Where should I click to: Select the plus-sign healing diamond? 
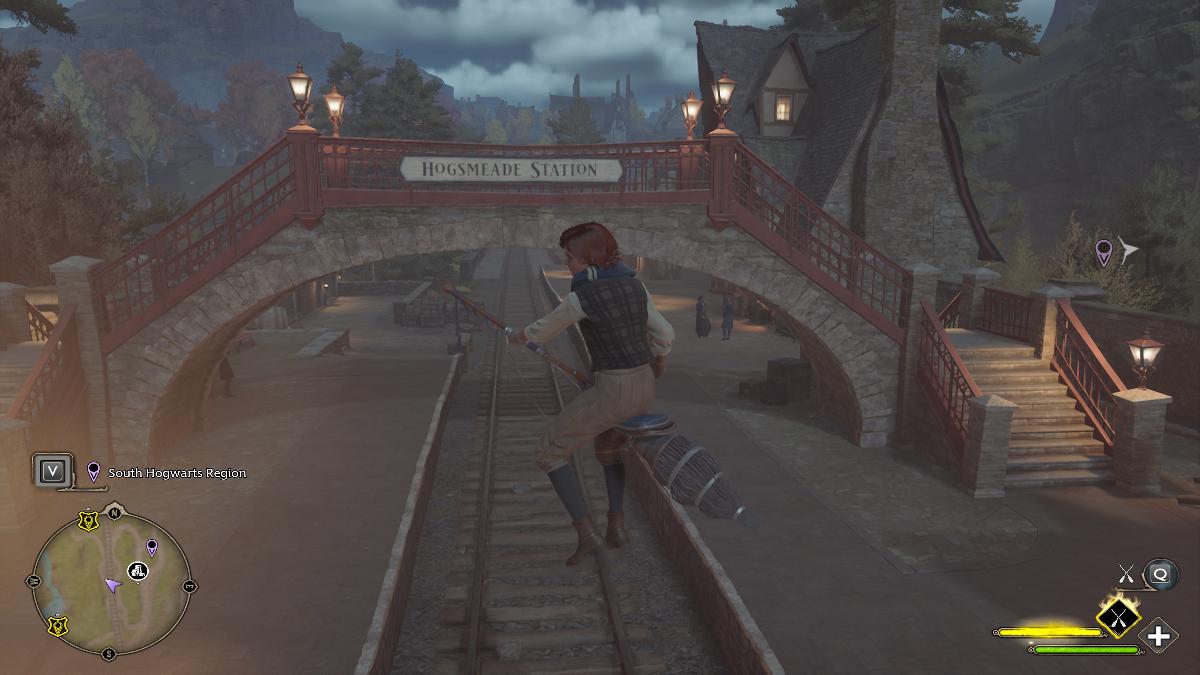point(1158,636)
